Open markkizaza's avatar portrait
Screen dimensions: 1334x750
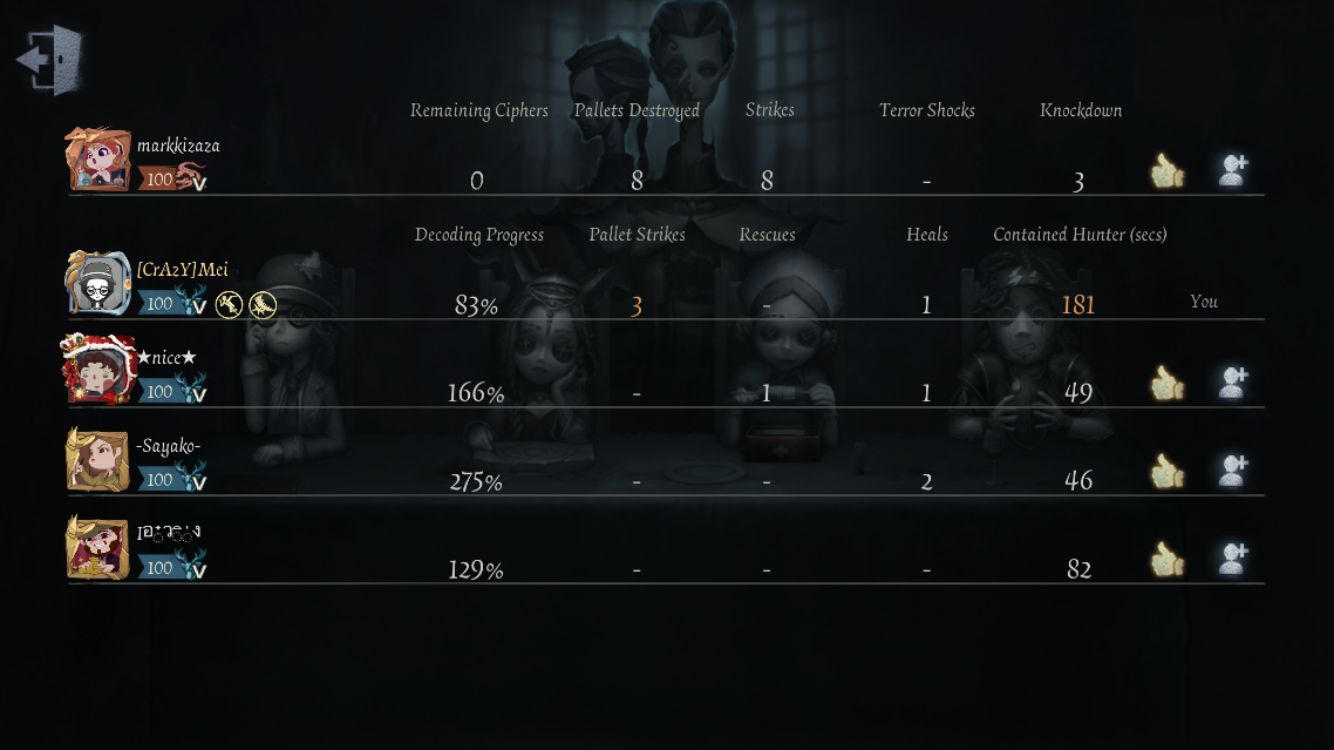[98, 160]
